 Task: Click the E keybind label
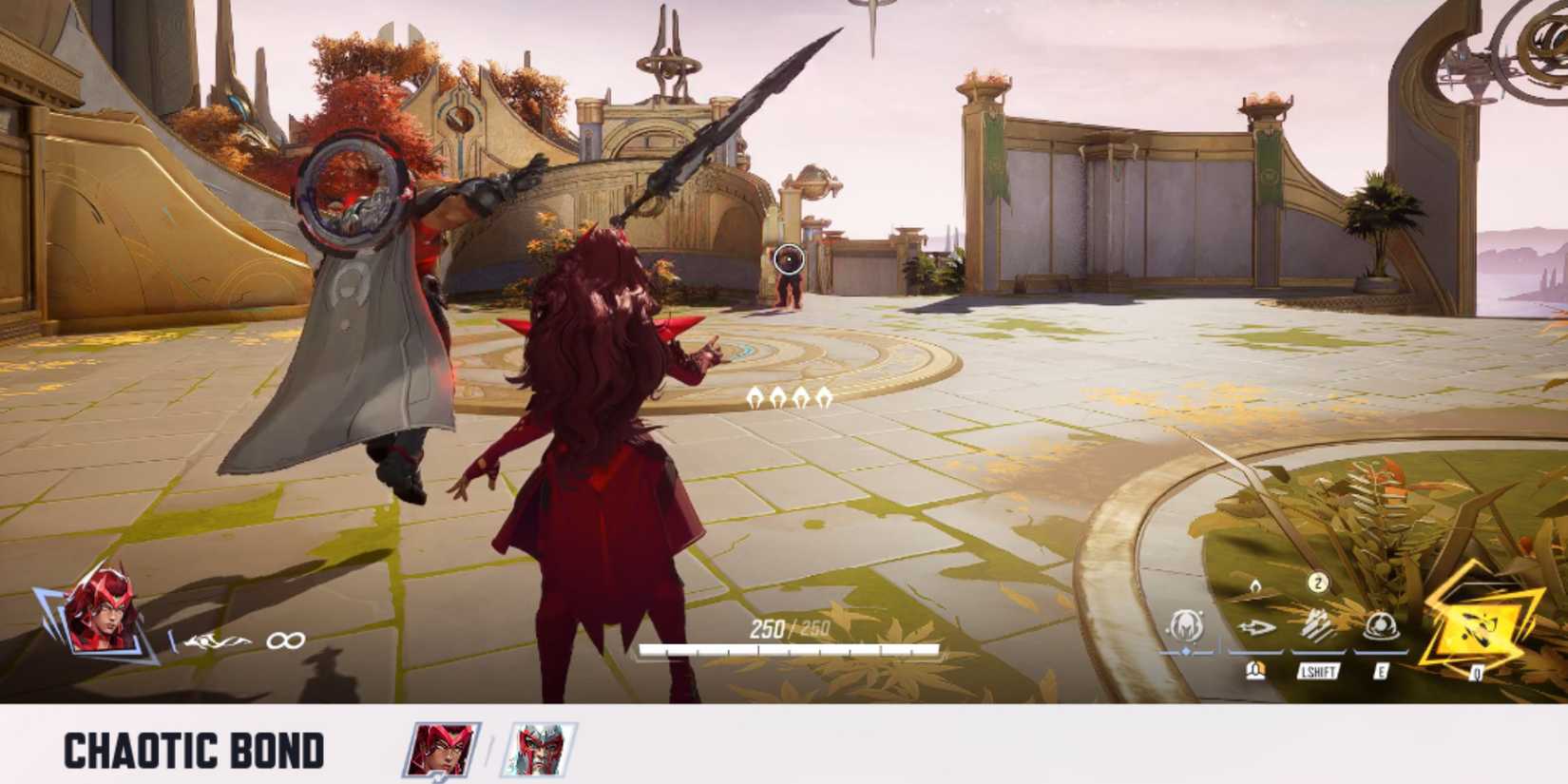[1381, 672]
